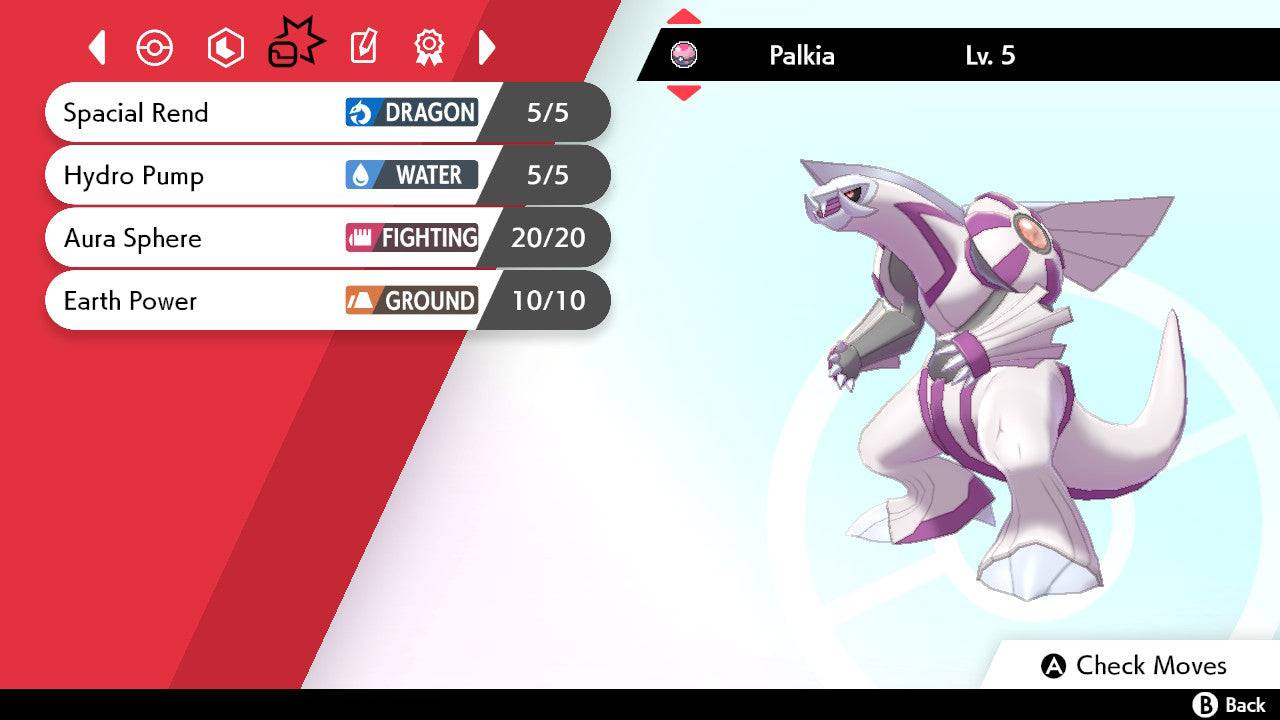Image resolution: width=1280 pixels, height=720 pixels.
Task: Switch to the Poké Ball info tab
Action: [155, 47]
